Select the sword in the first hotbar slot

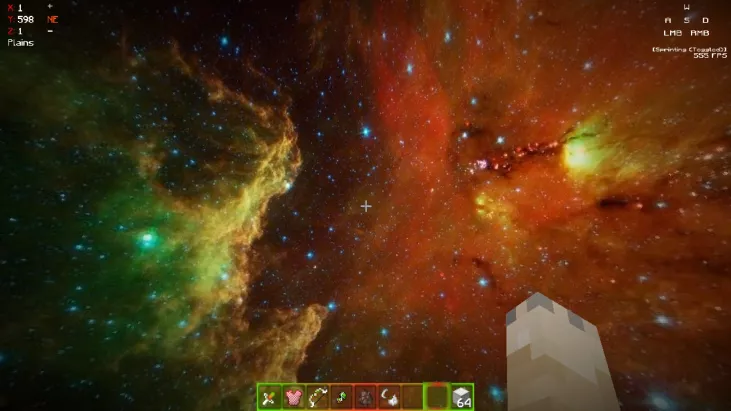pyautogui.click(x=269, y=397)
